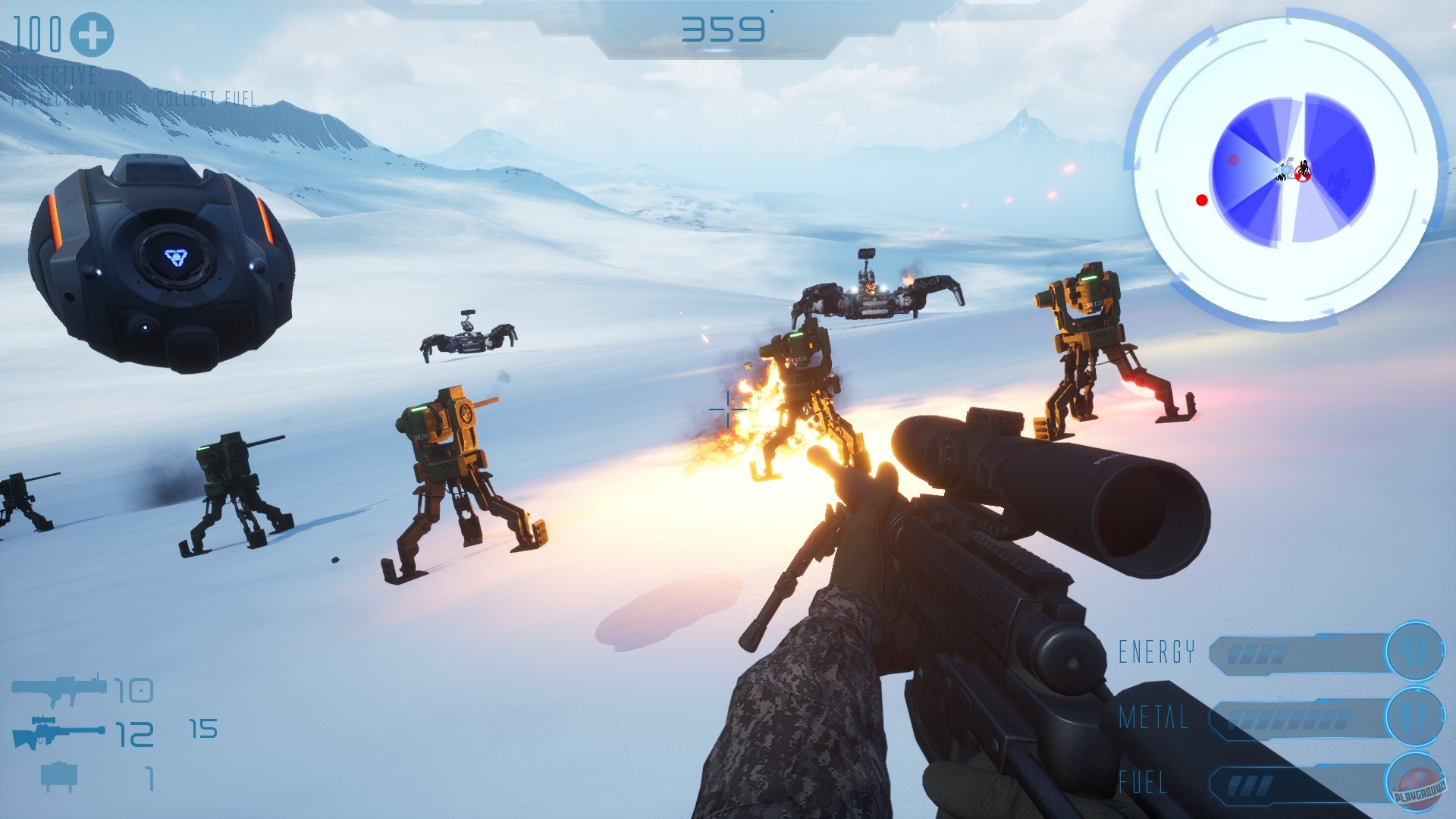
Task: Click the health plus cross icon
Action: click(x=90, y=33)
